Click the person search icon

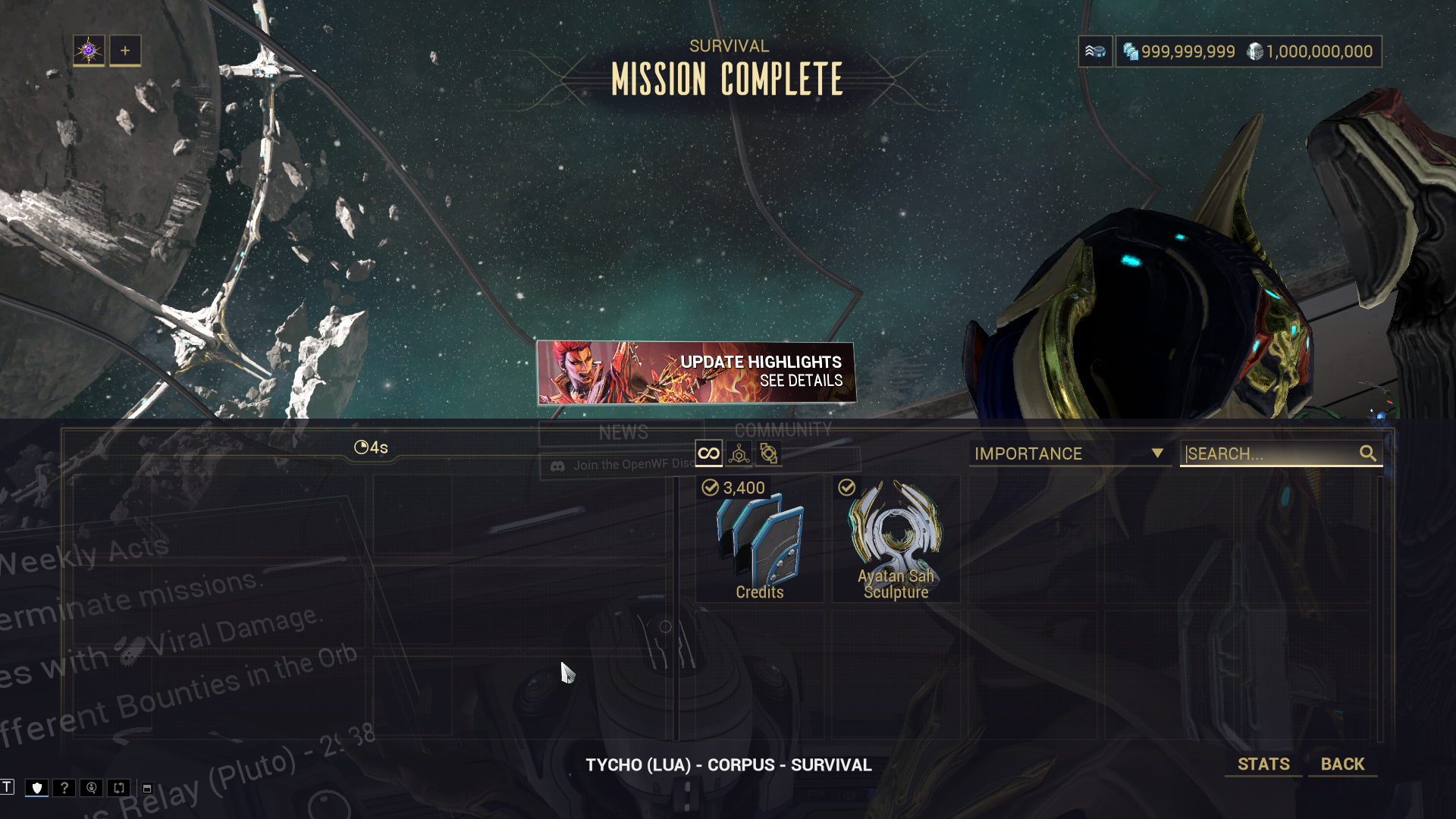pyautogui.click(x=92, y=788)
